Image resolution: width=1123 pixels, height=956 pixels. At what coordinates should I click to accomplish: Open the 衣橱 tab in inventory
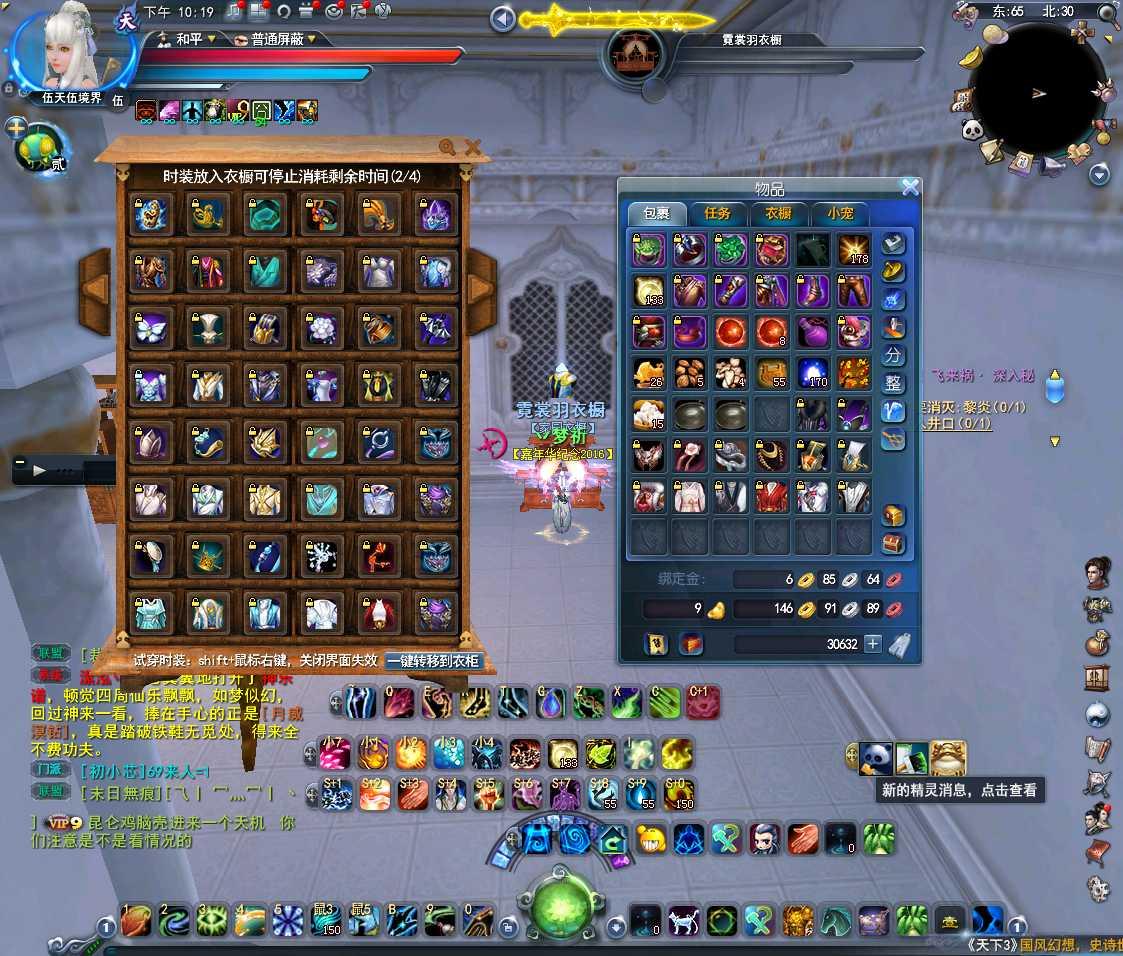pos(778,213)
